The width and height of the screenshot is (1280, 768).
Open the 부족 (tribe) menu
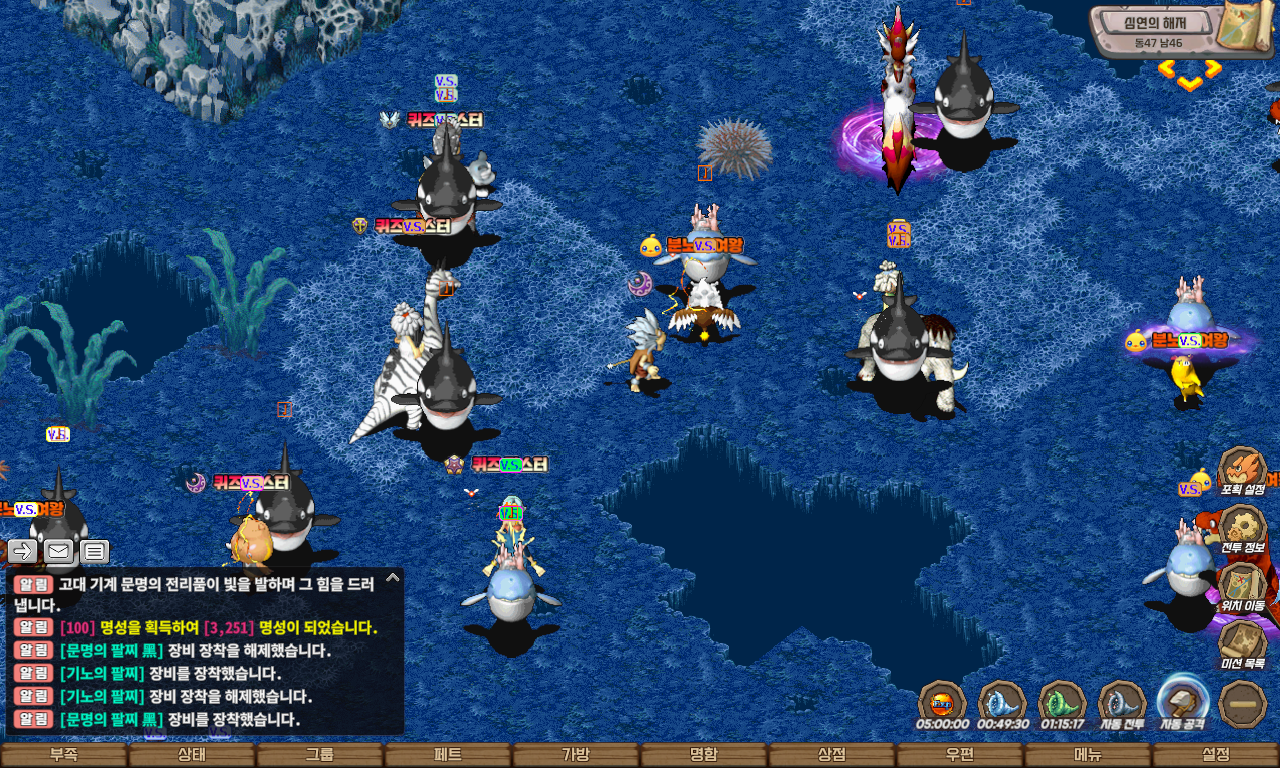pyautogui.click(x=64, y=755)
